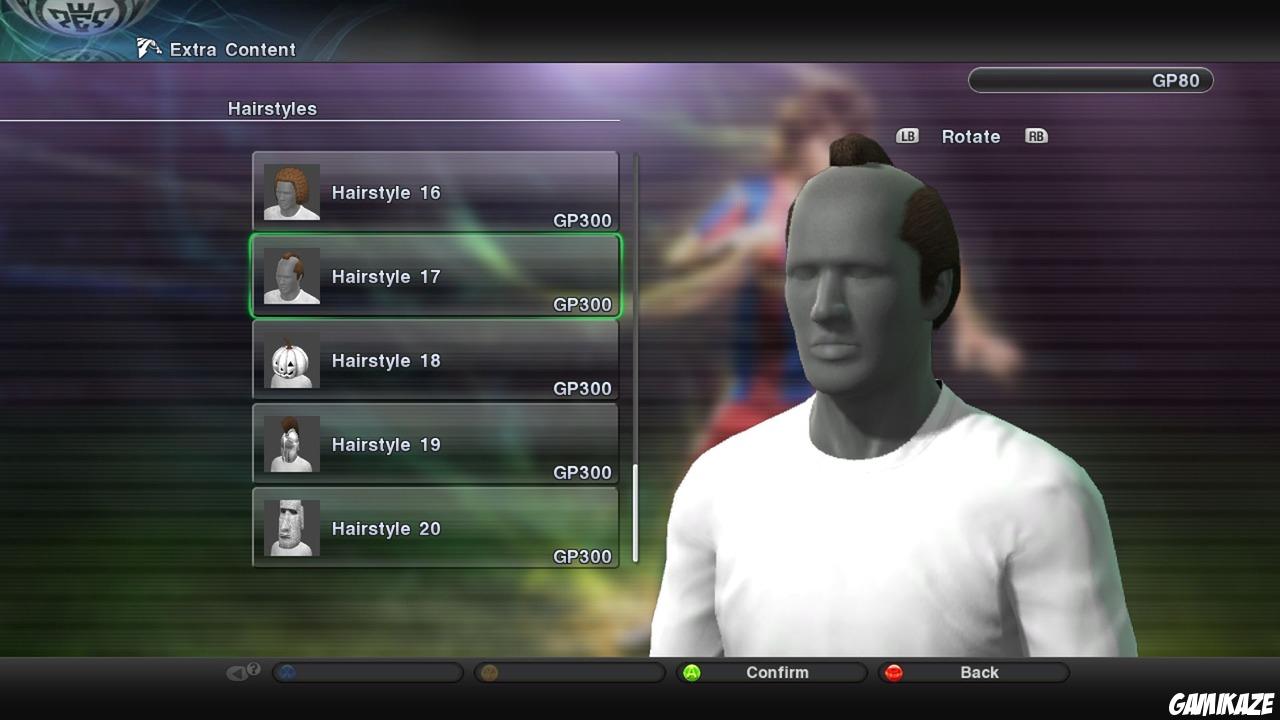This screenshot has height=720, width=1280.
Task: Click the Hairstyles section label
Action: 272,108
